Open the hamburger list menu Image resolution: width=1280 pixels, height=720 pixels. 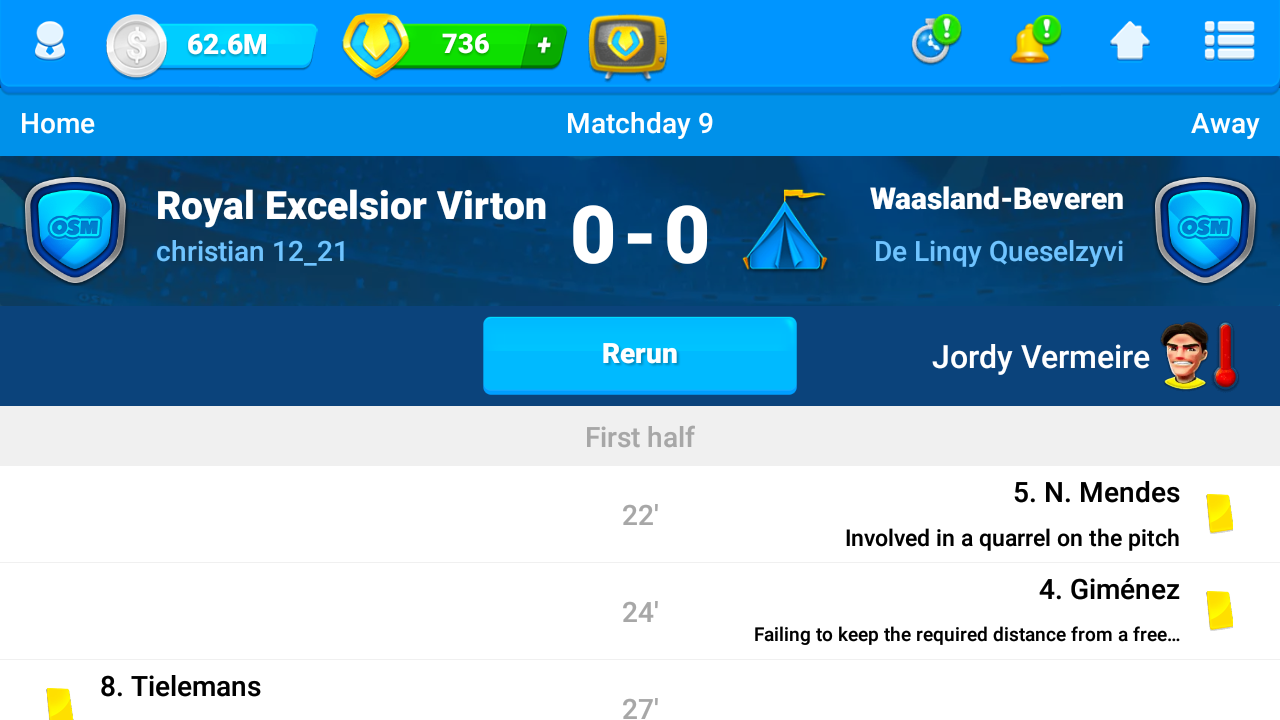pos(1229,42)
